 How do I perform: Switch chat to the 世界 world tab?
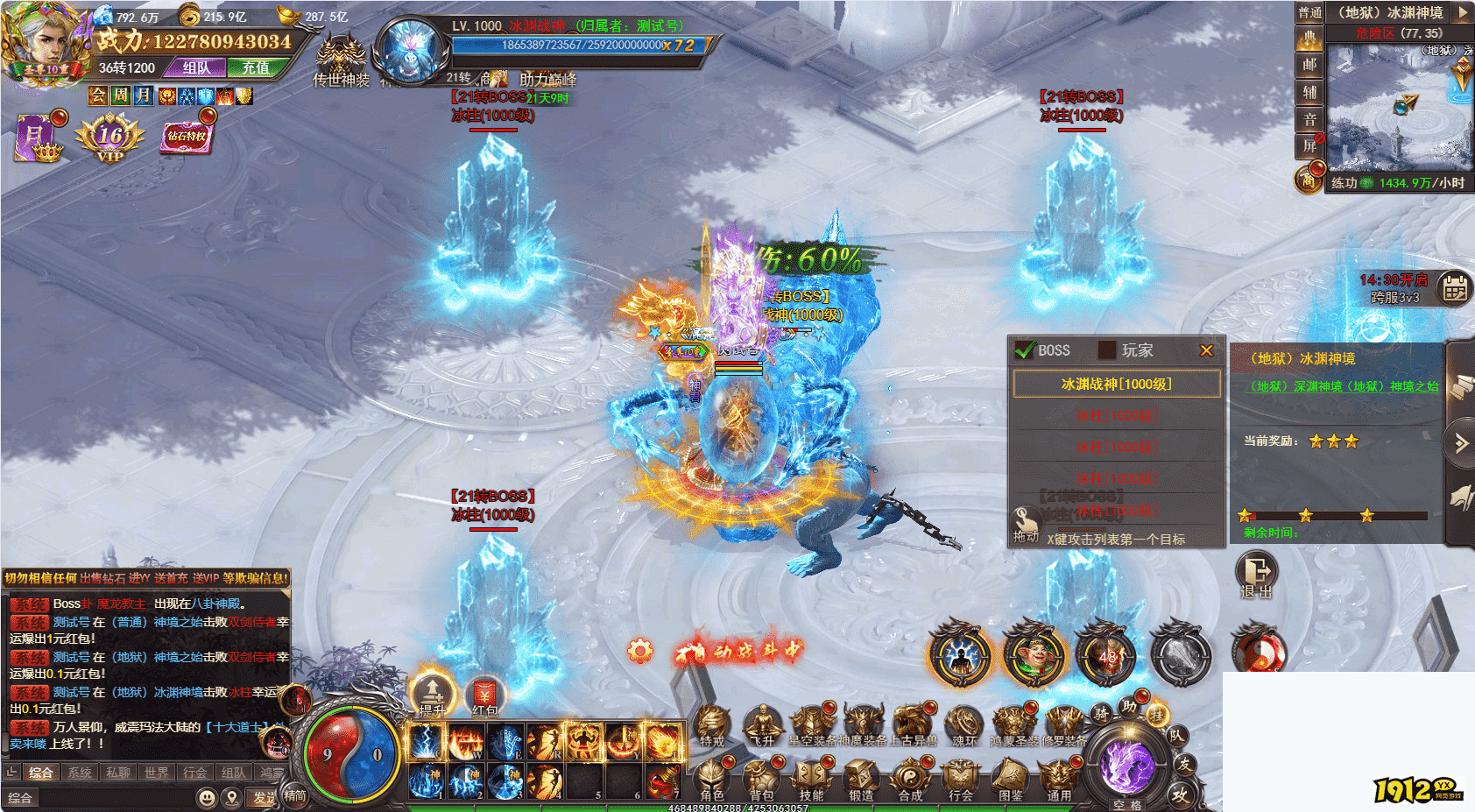[157, 773]
